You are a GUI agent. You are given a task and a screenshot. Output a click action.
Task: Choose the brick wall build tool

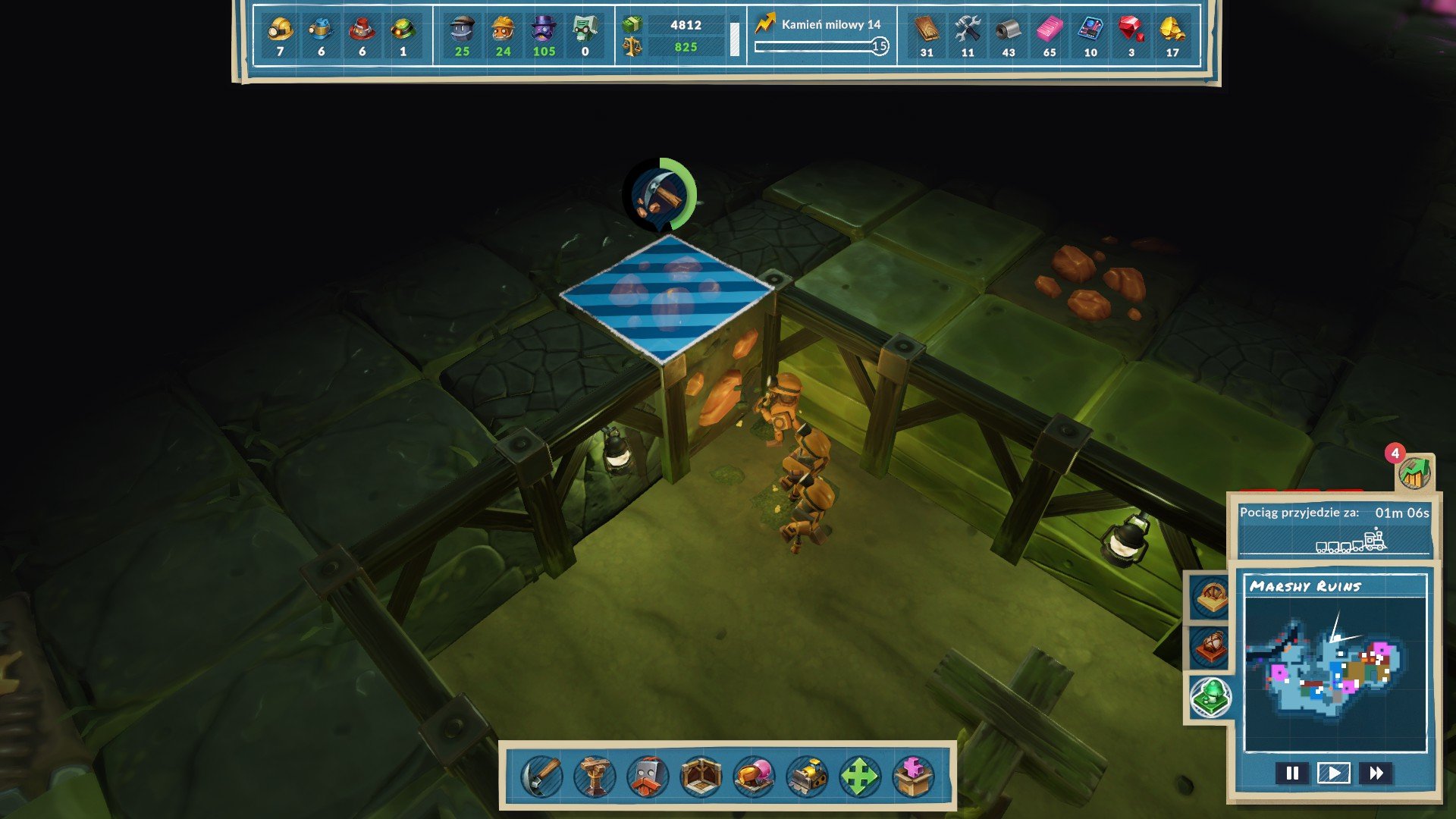[x=648, y=777]
